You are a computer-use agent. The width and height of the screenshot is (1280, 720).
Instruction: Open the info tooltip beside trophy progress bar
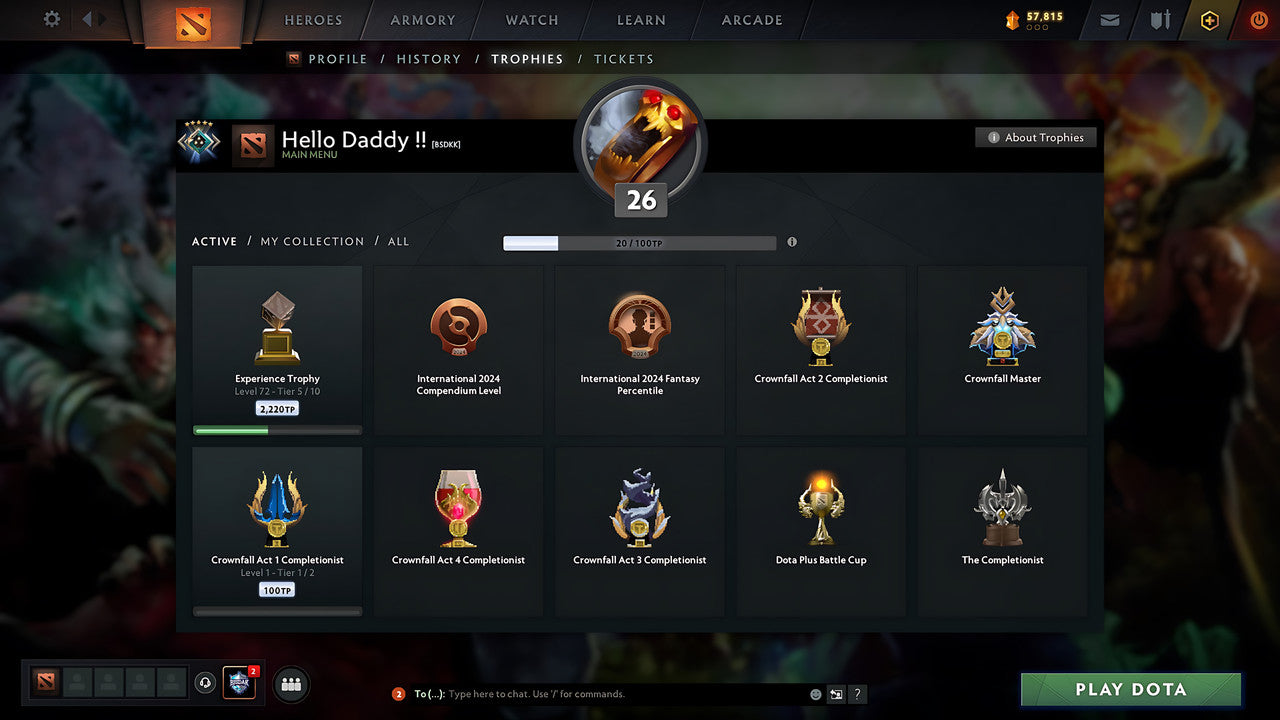[x=792, y=242]
